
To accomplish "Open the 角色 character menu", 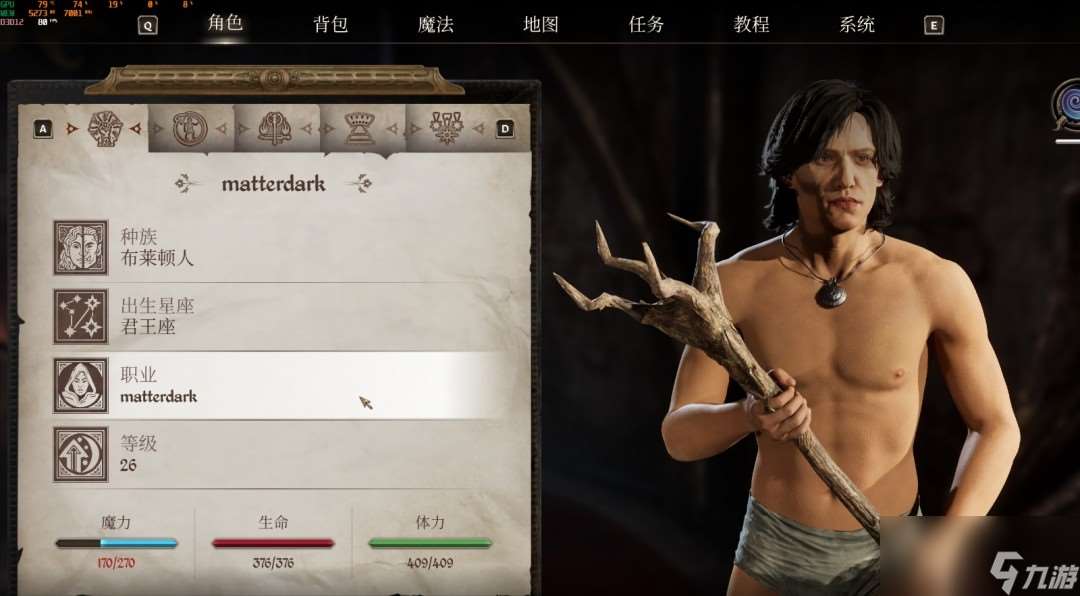I will point(225,23).
